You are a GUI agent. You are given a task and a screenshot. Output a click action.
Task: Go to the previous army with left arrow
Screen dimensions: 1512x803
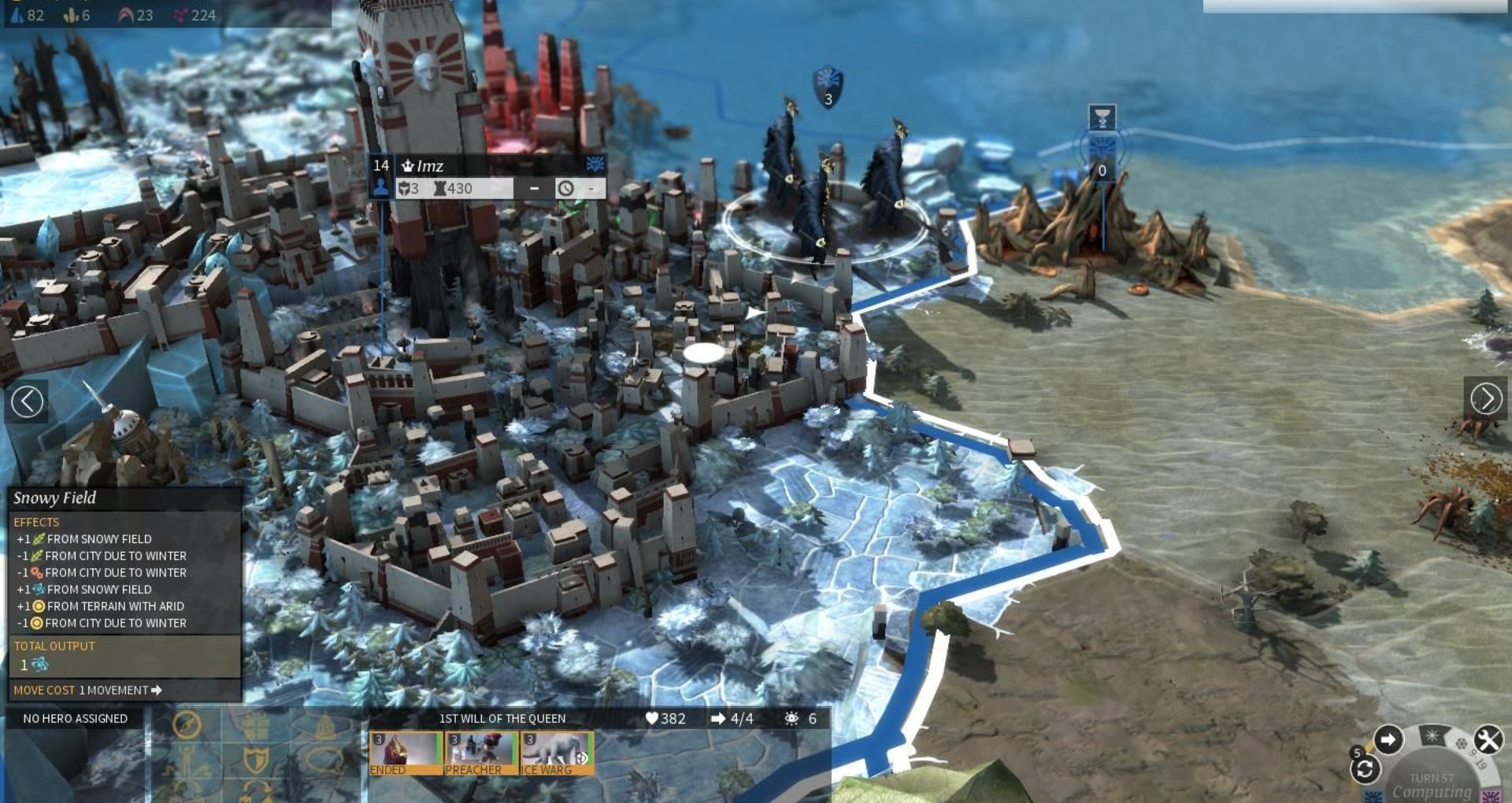[x=28, y=401]
